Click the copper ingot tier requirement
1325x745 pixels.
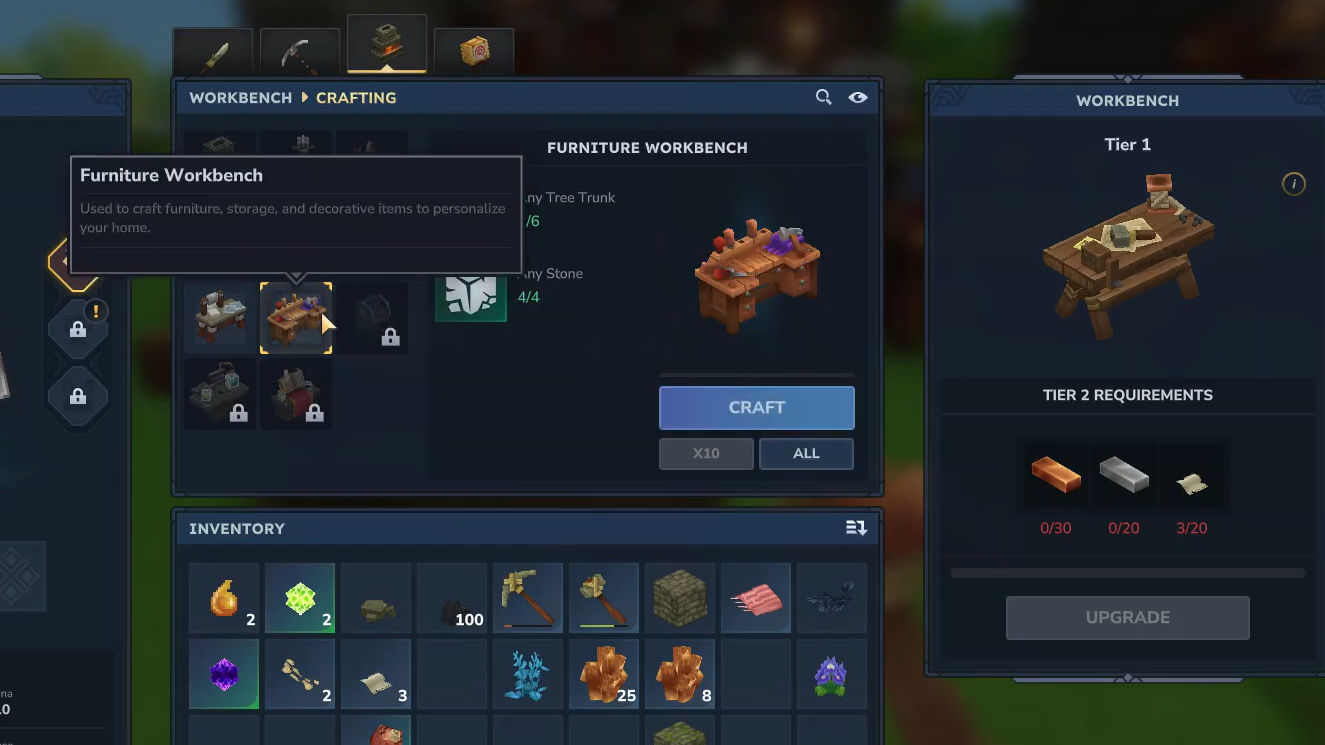pos(1055,476)
